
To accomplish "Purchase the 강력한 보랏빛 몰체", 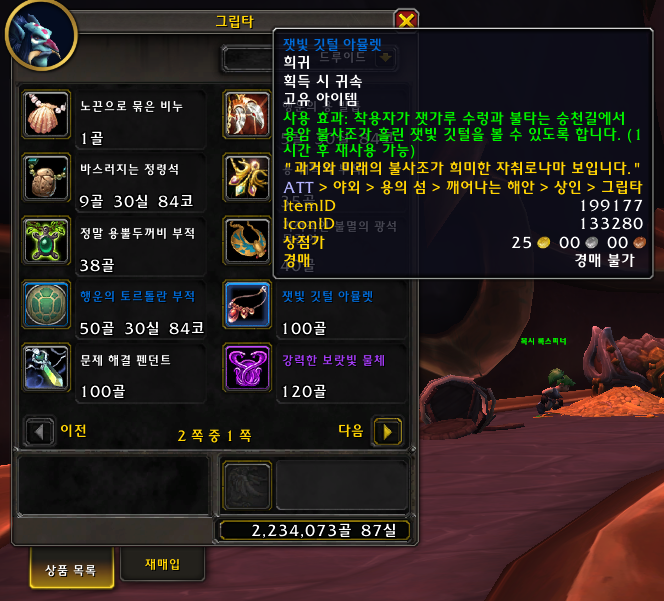I will pos(246,367).
